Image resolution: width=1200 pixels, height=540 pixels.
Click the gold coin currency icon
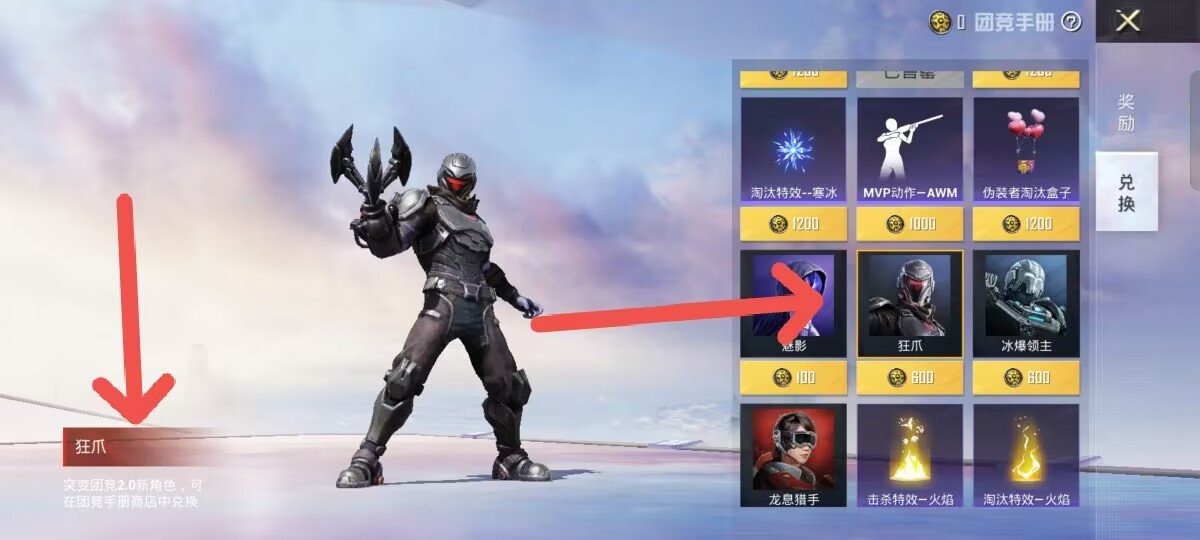940,22
